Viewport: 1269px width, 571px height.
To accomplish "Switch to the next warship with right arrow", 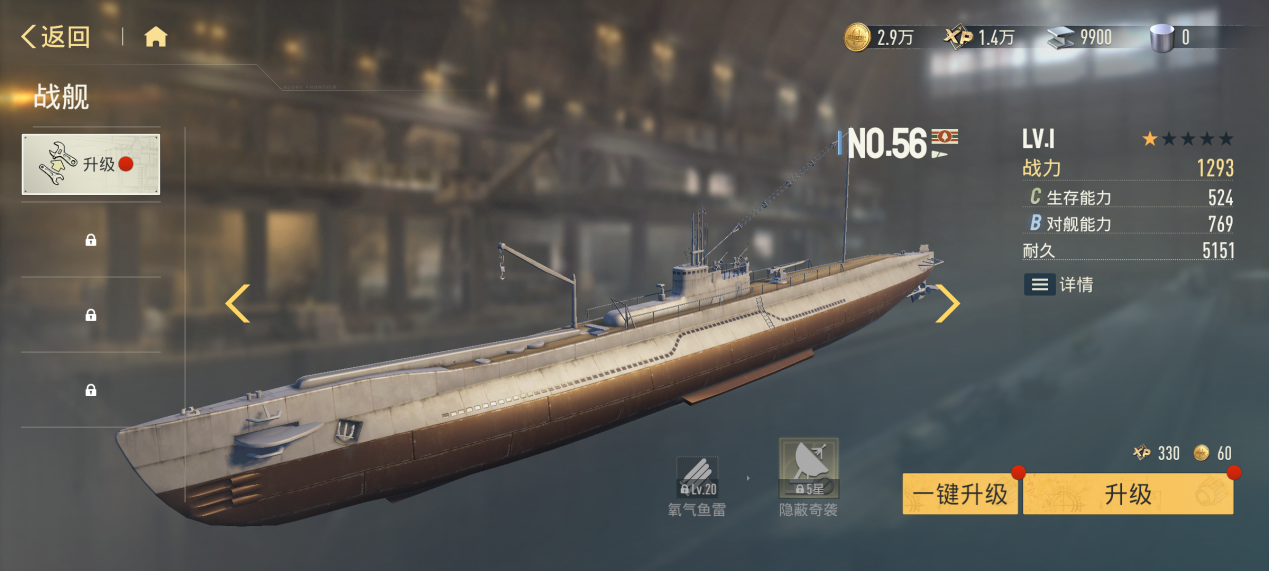I will pyautogui.click(x=946, y=304).
